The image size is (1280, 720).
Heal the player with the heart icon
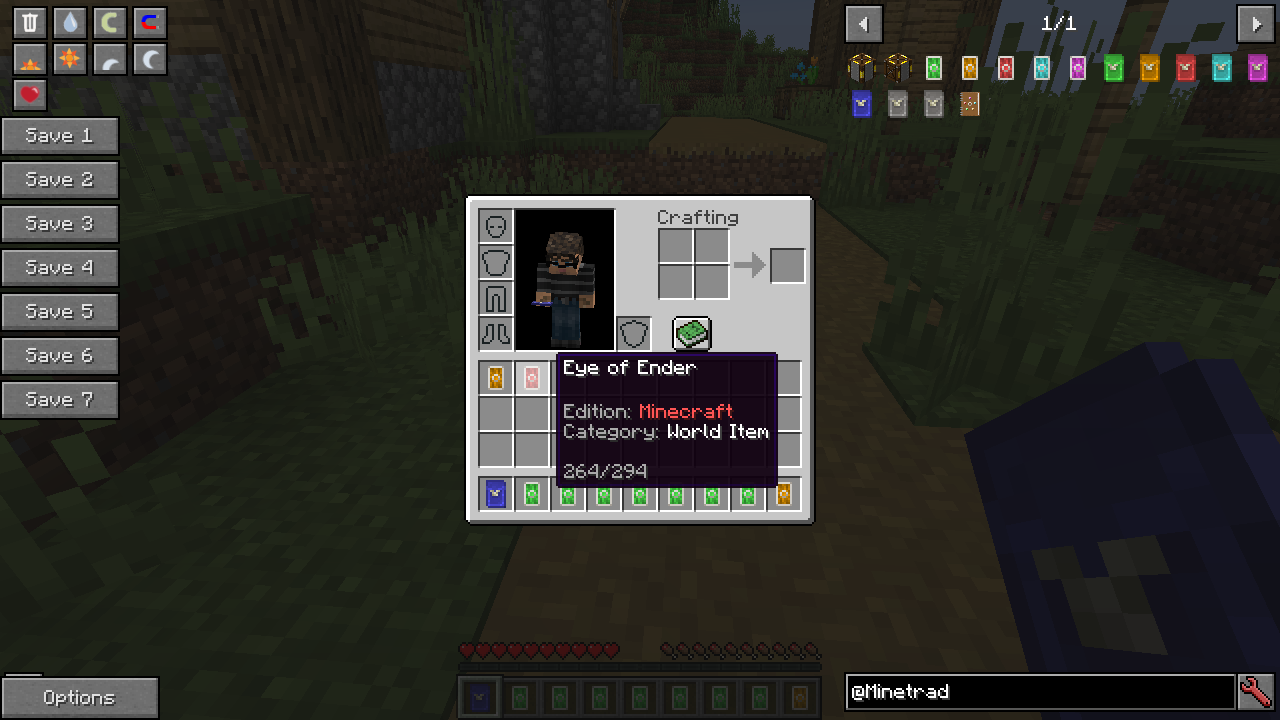pos(29,95)
